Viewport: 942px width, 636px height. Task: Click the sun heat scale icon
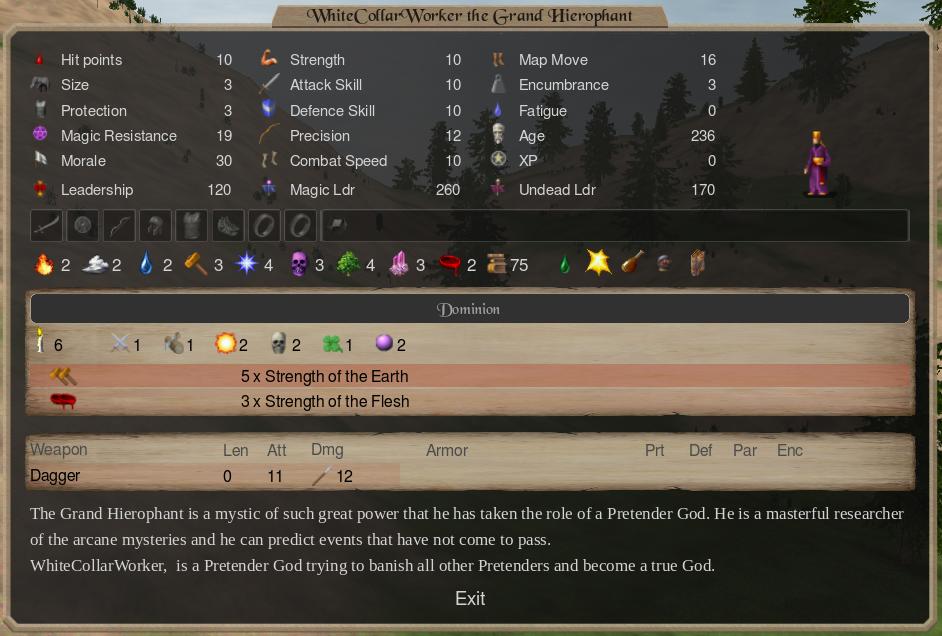click(x=226, y=344)
